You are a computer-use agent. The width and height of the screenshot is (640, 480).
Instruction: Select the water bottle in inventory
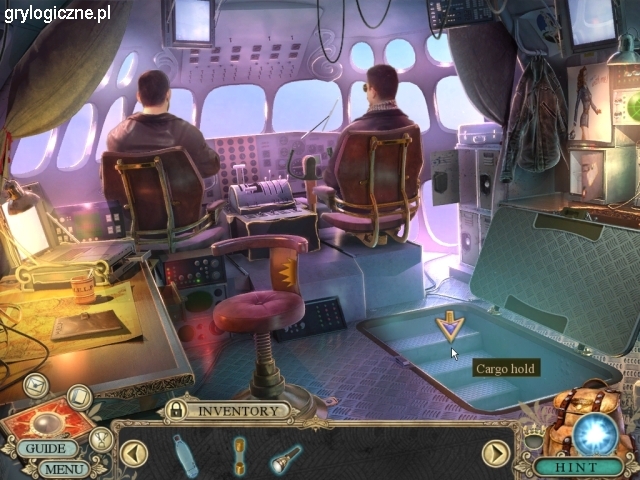point(186,454)
